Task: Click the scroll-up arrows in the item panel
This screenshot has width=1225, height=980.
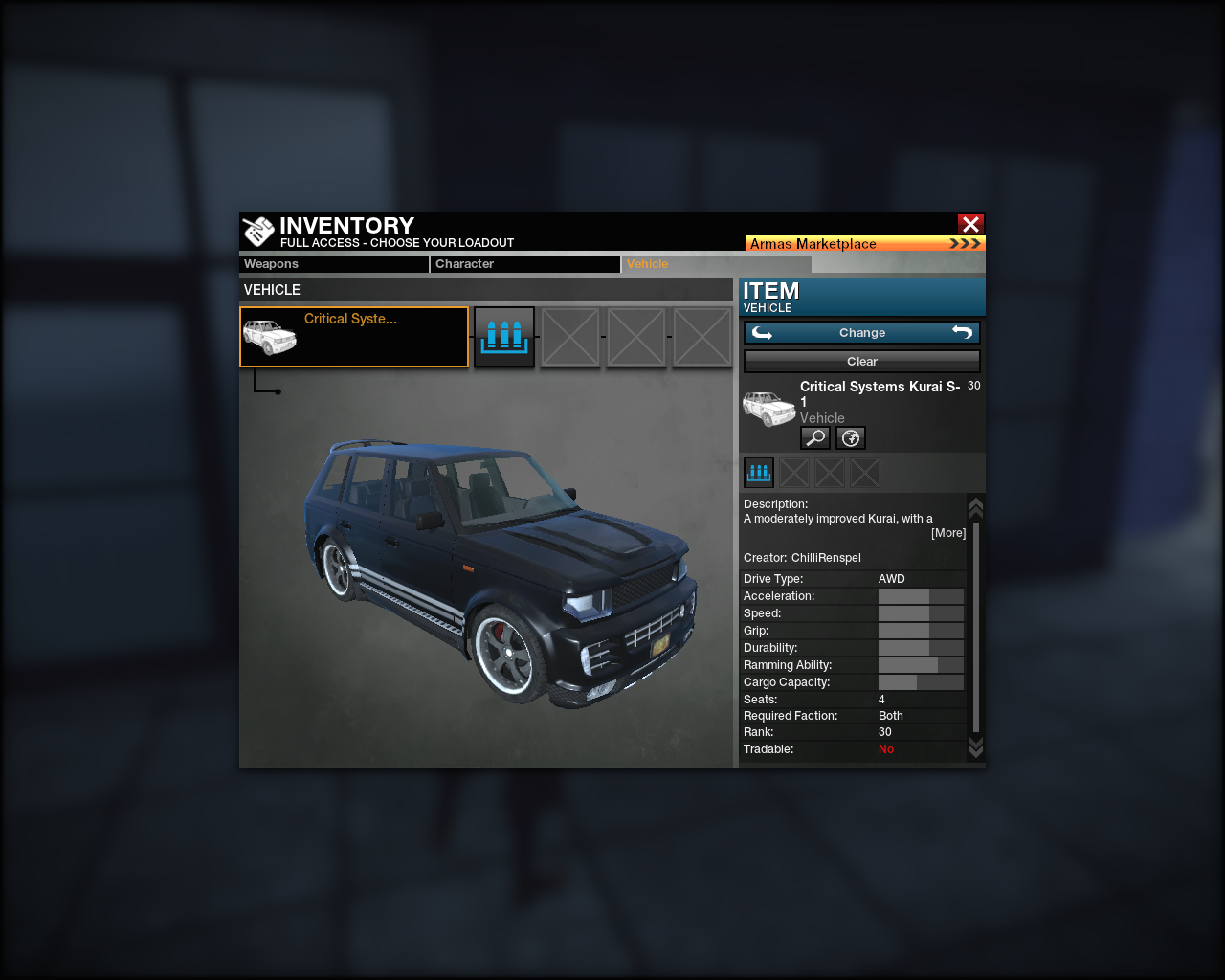Action: 976,507
